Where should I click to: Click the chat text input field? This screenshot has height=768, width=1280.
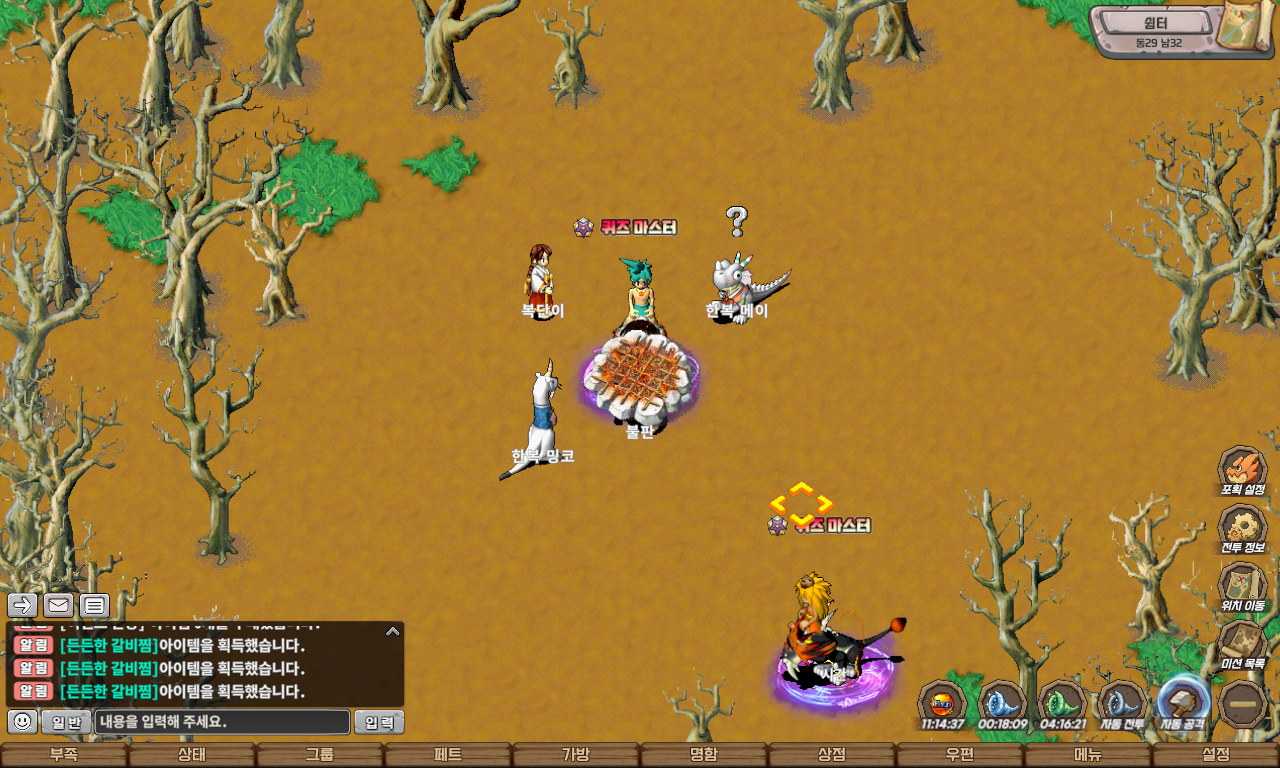(223, 722)
